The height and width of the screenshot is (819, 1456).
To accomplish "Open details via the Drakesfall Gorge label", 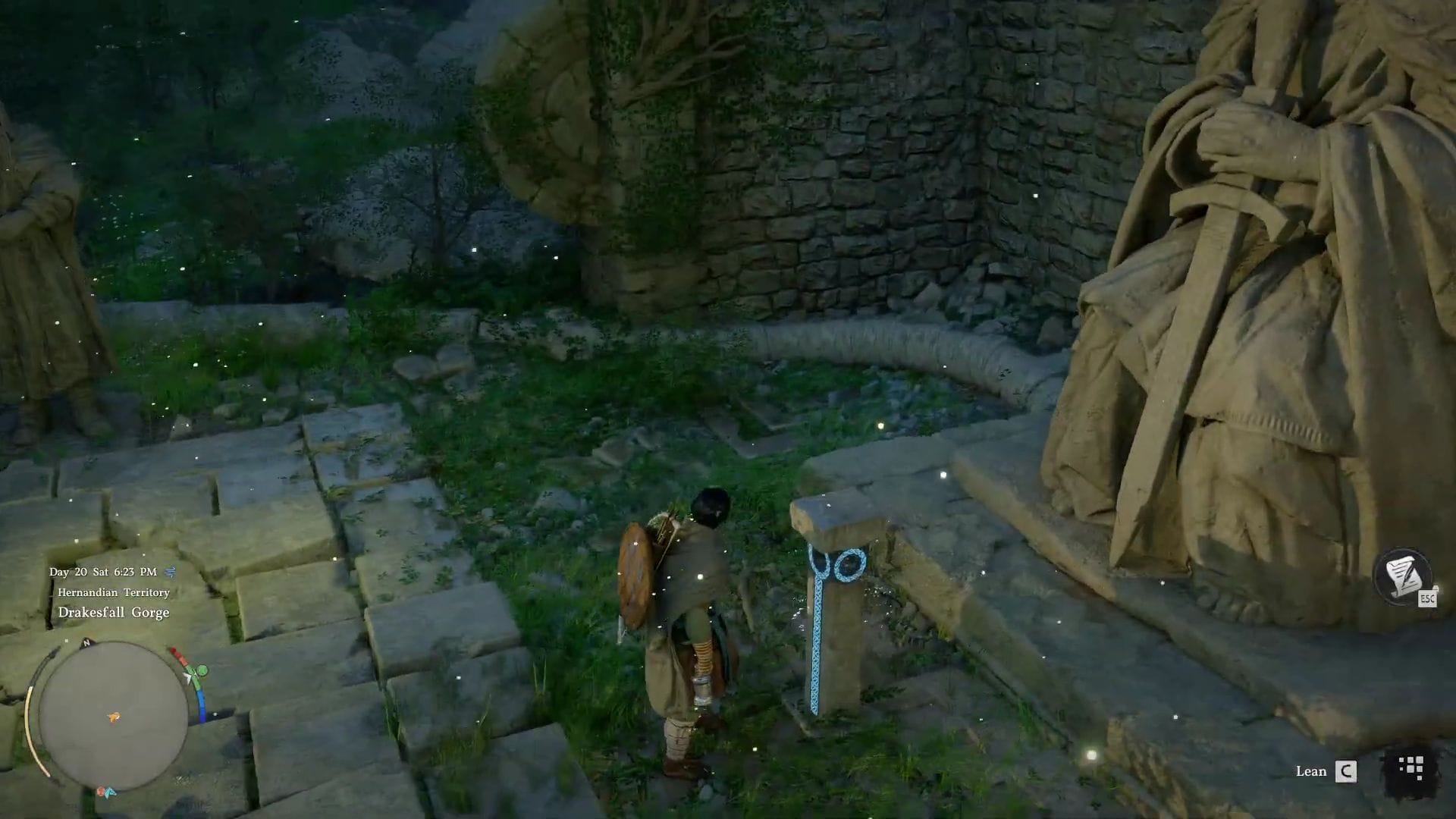I will click(x=112, y=612).
